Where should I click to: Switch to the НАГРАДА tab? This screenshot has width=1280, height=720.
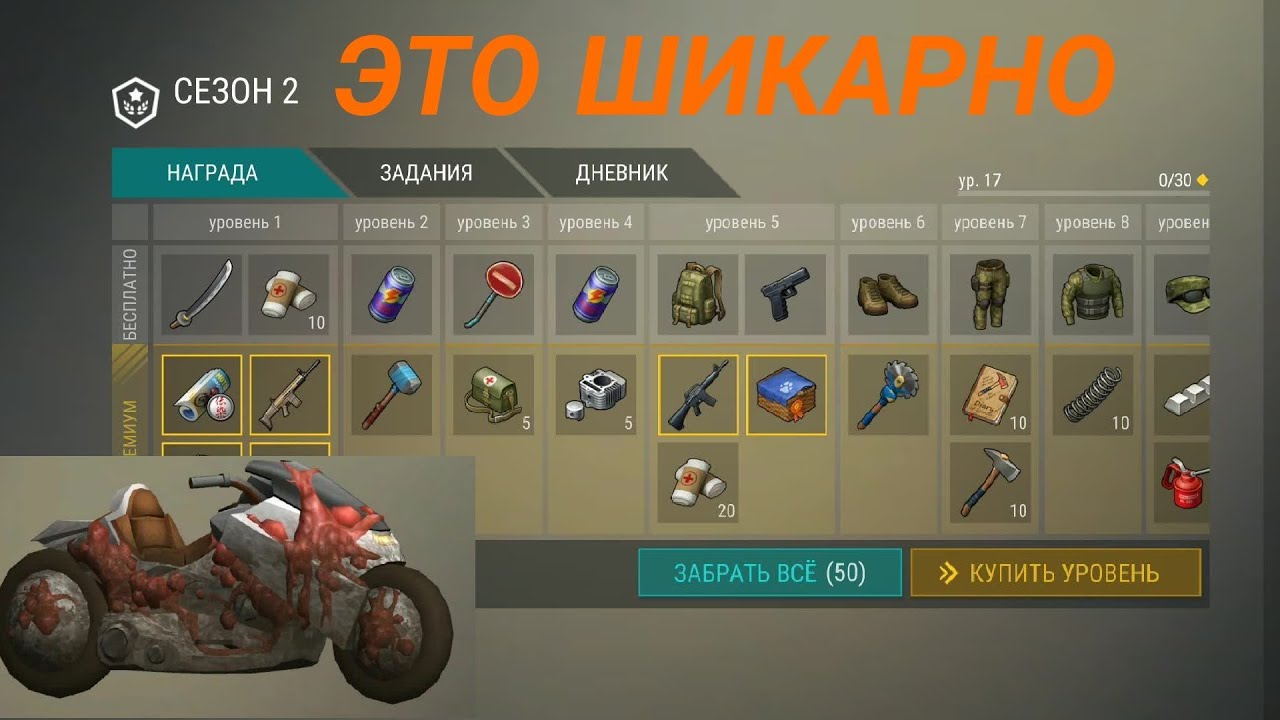click(212, 173)
